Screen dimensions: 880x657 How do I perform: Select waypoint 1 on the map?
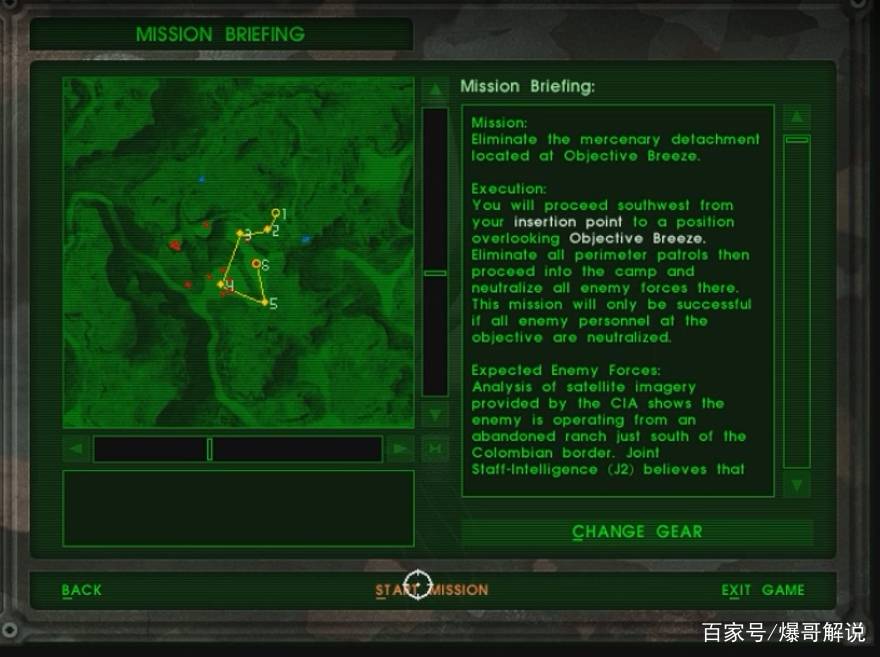click(276, 213)
